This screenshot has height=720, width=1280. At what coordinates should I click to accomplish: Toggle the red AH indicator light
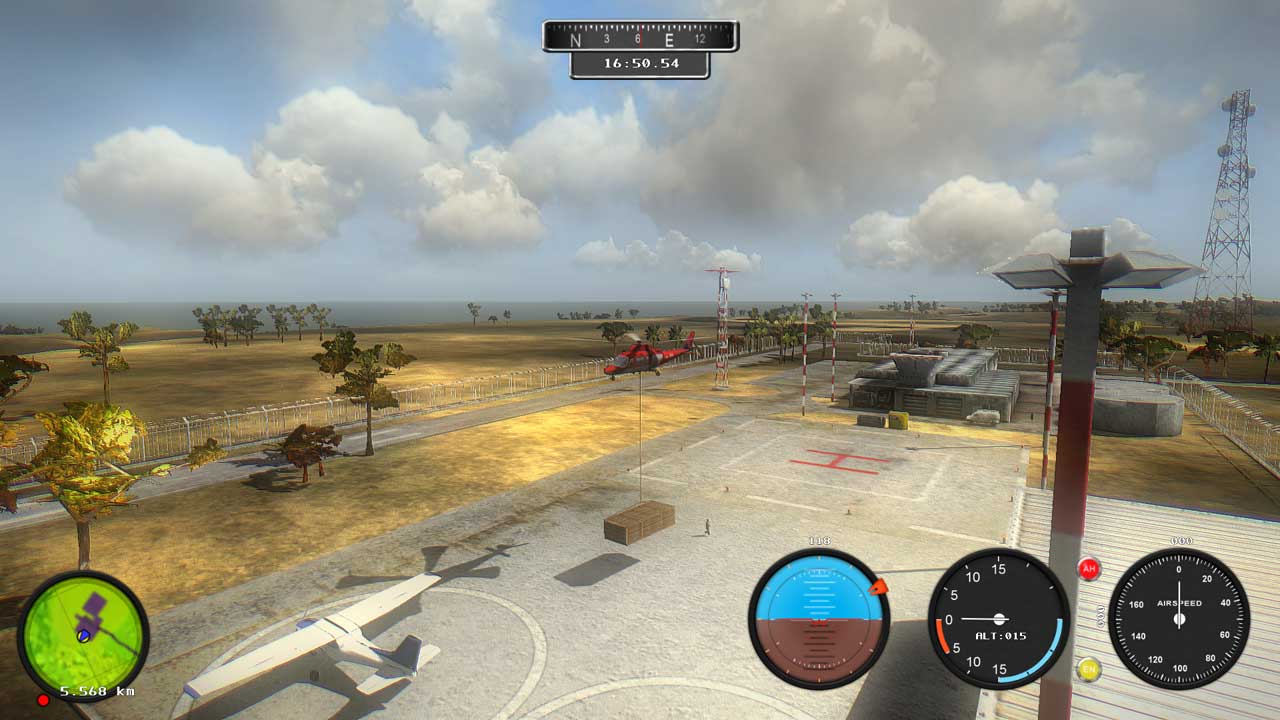click(x=1089, y=569)
